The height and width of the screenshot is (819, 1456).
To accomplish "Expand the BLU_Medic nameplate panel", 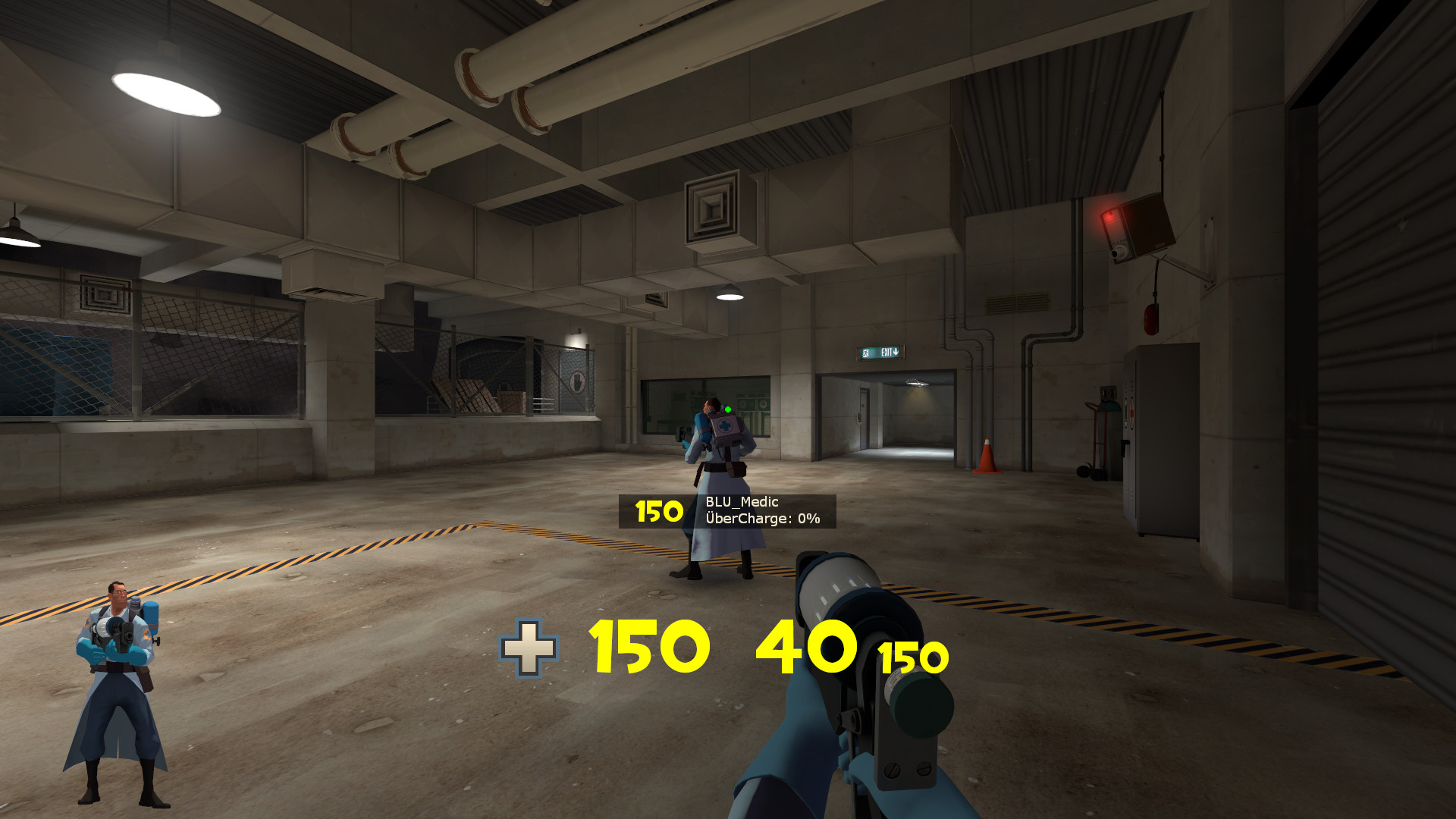I will [728, 510].
